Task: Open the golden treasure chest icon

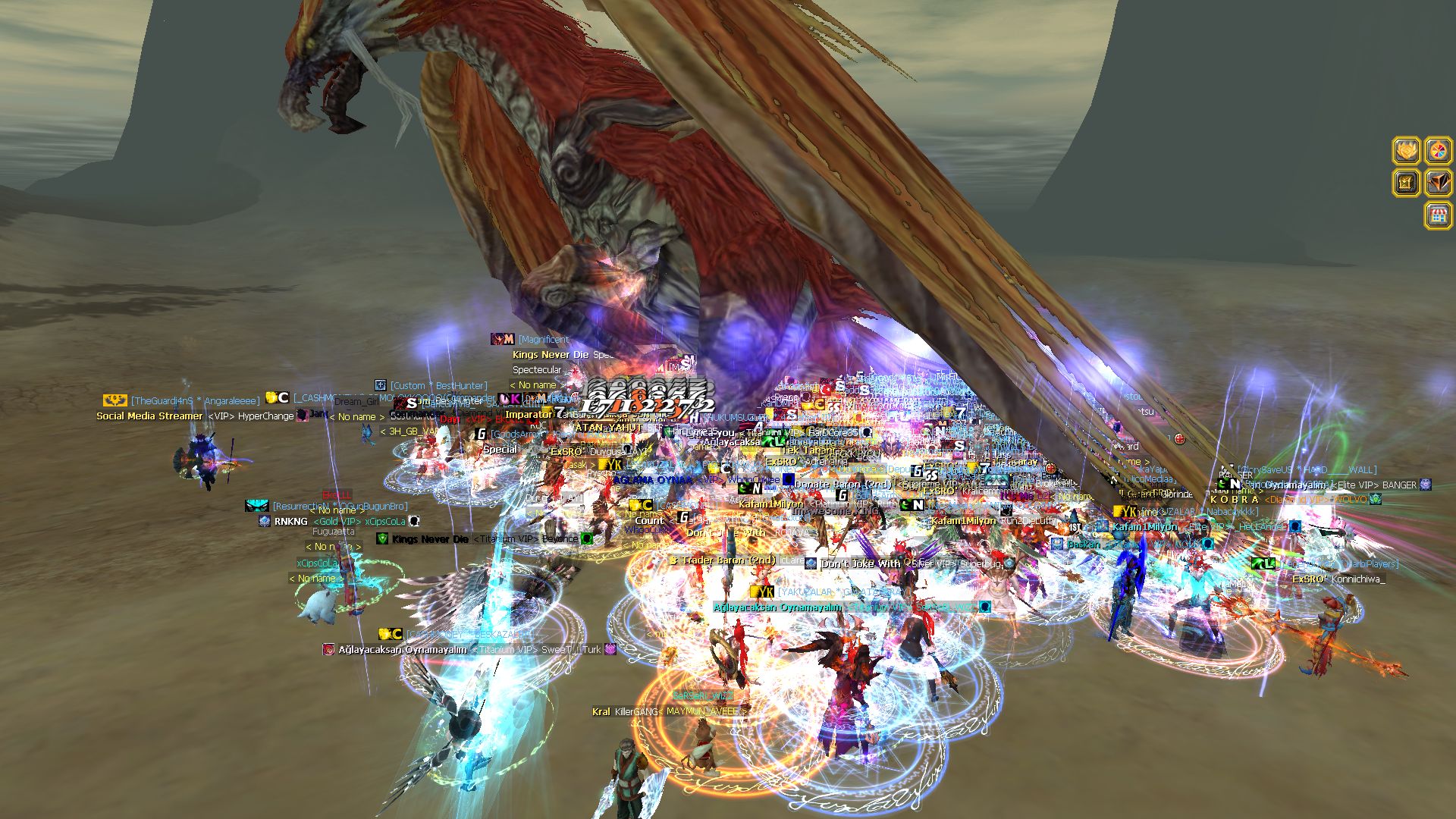Action: tap(1407, 183)
